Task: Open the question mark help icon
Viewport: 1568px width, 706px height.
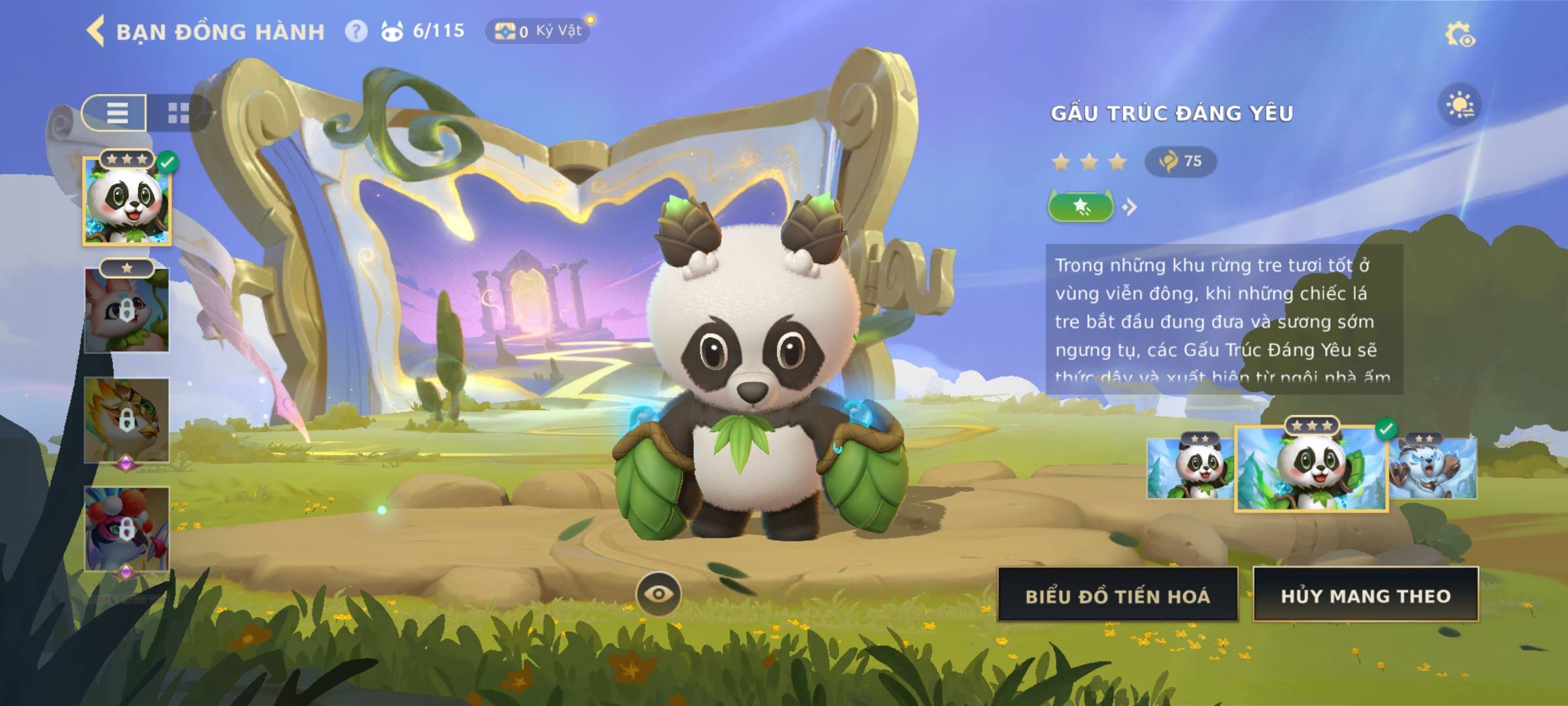Action: (x=356, y=31)
